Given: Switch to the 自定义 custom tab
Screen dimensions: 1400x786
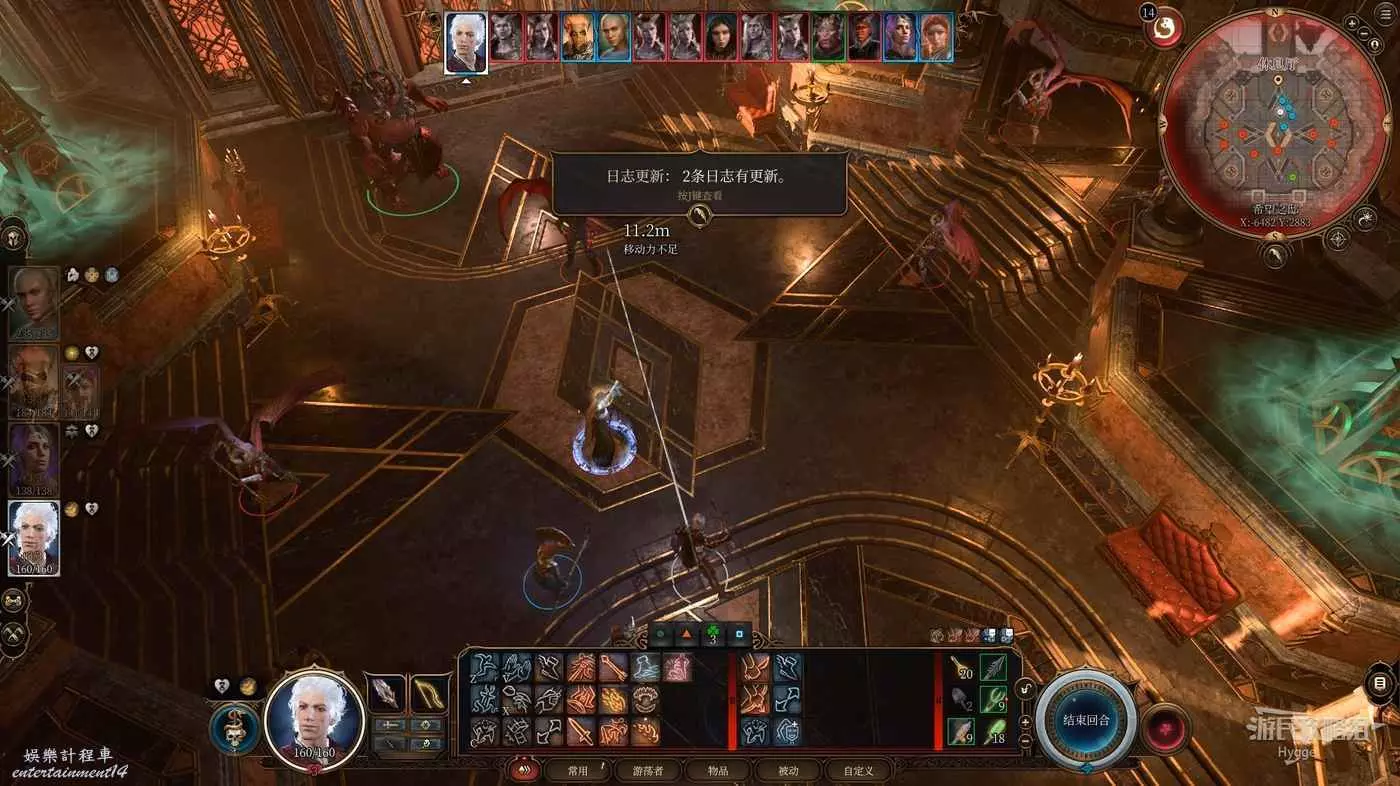Looking at the screenshot, I should pyautogui.click(x=858, y=770).
